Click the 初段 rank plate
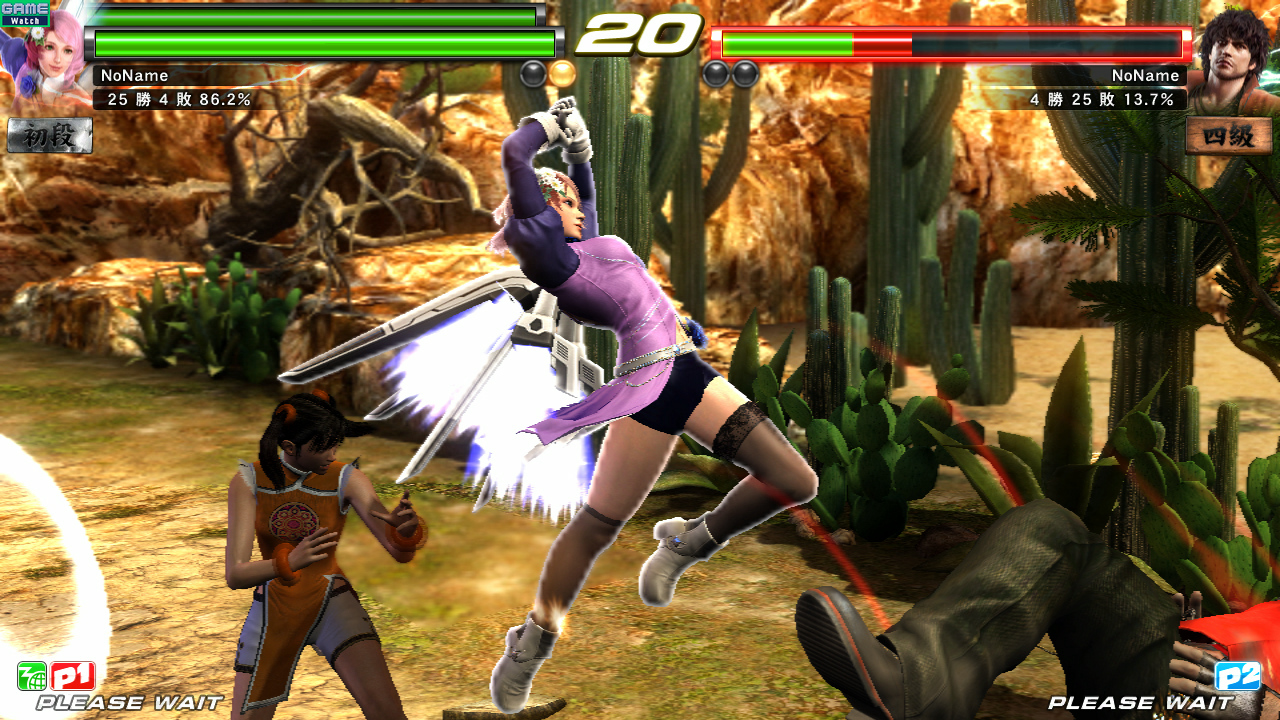Image resolution: width=1280 pixels, height=720 pixels. [x=50, y=135]
